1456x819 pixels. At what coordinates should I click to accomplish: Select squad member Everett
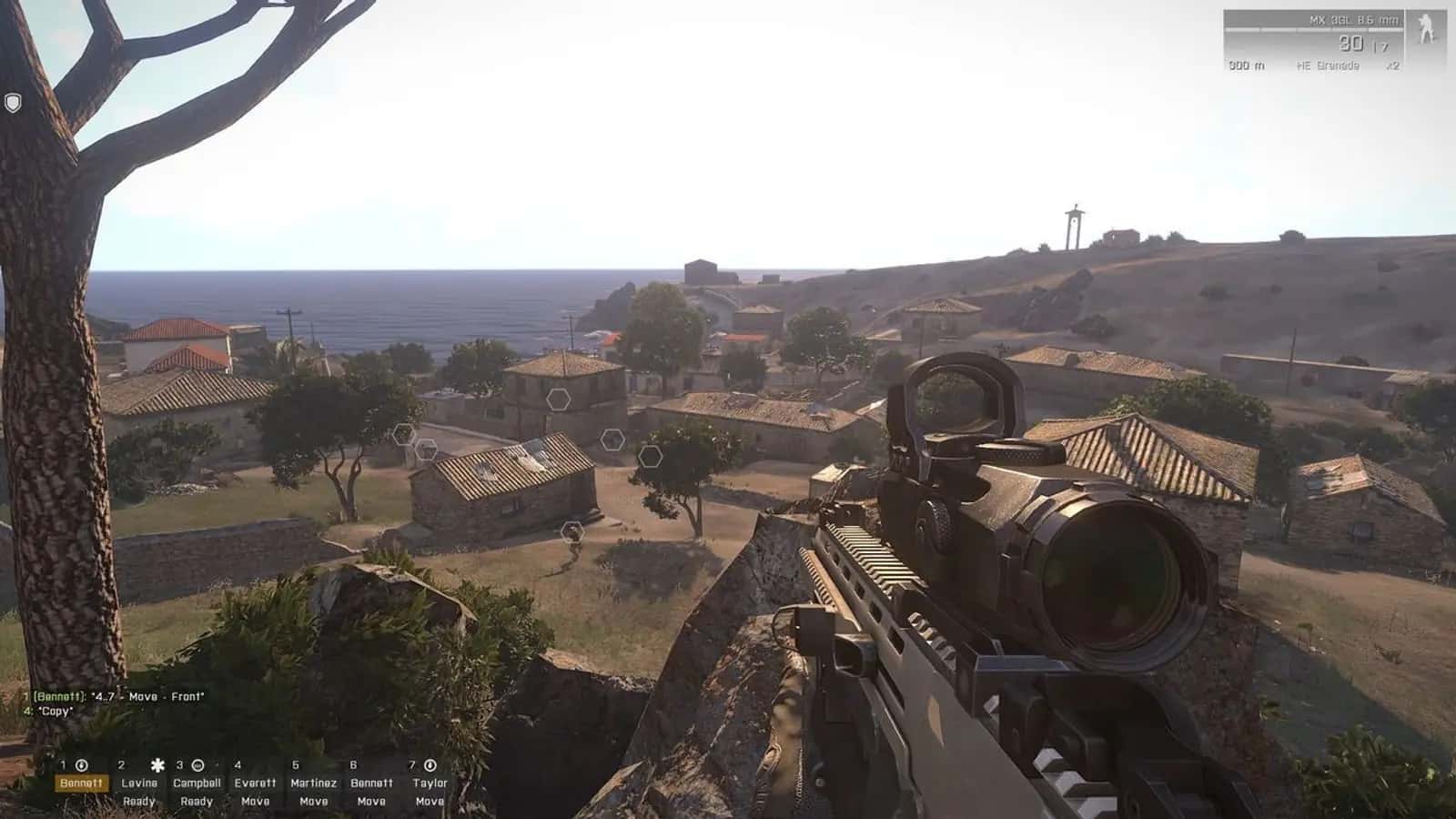click(x=256, y=783)
